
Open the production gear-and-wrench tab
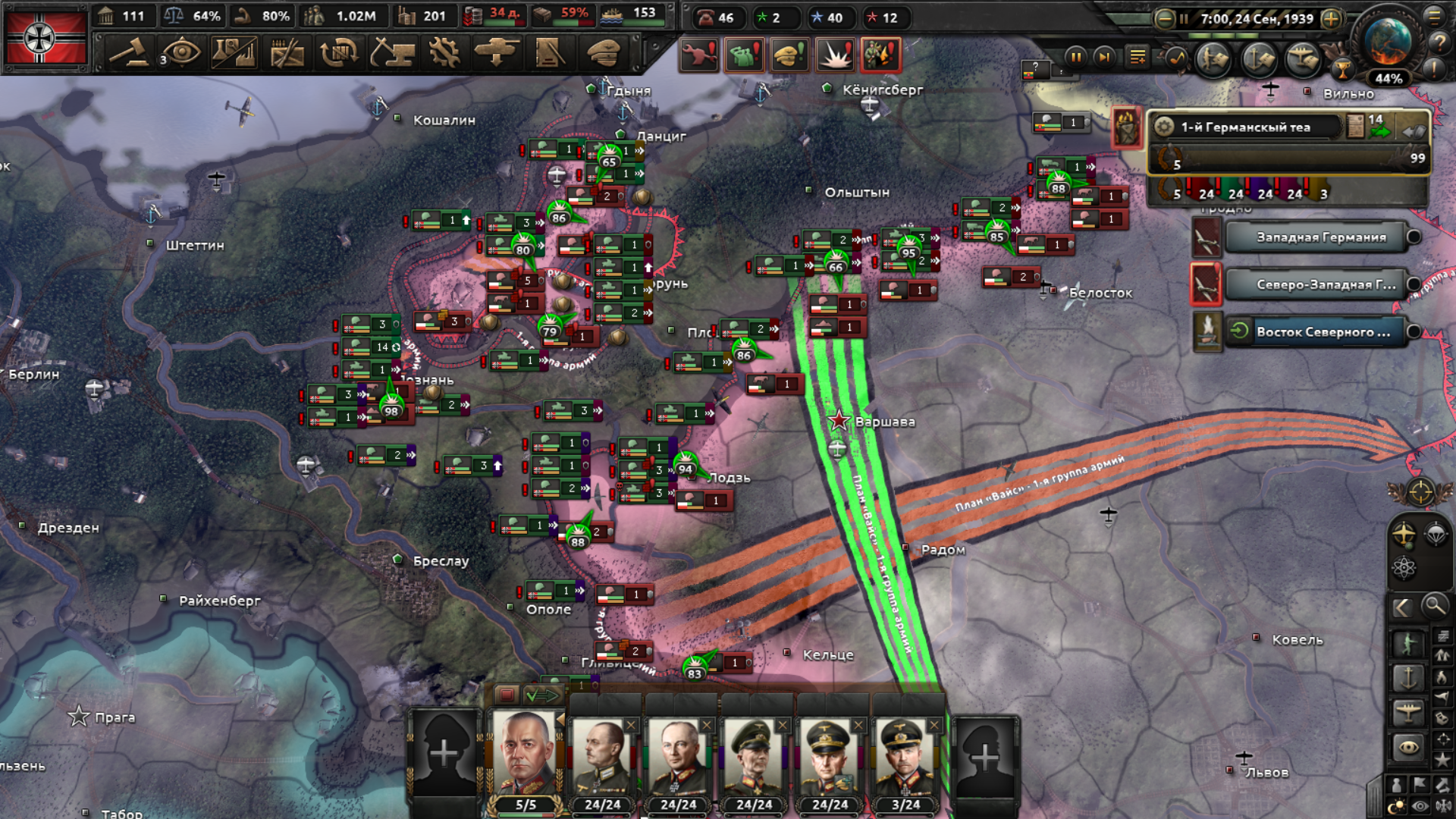pyautogui.click(x=444, y=53)
